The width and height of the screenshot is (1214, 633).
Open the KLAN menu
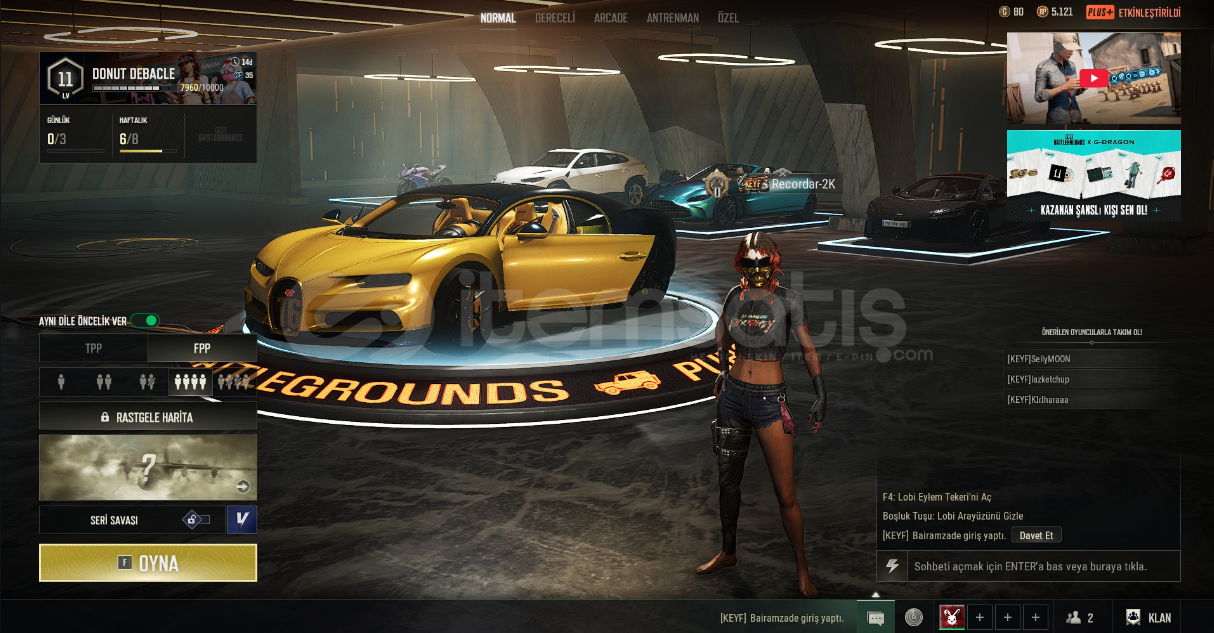[1148, 618]
